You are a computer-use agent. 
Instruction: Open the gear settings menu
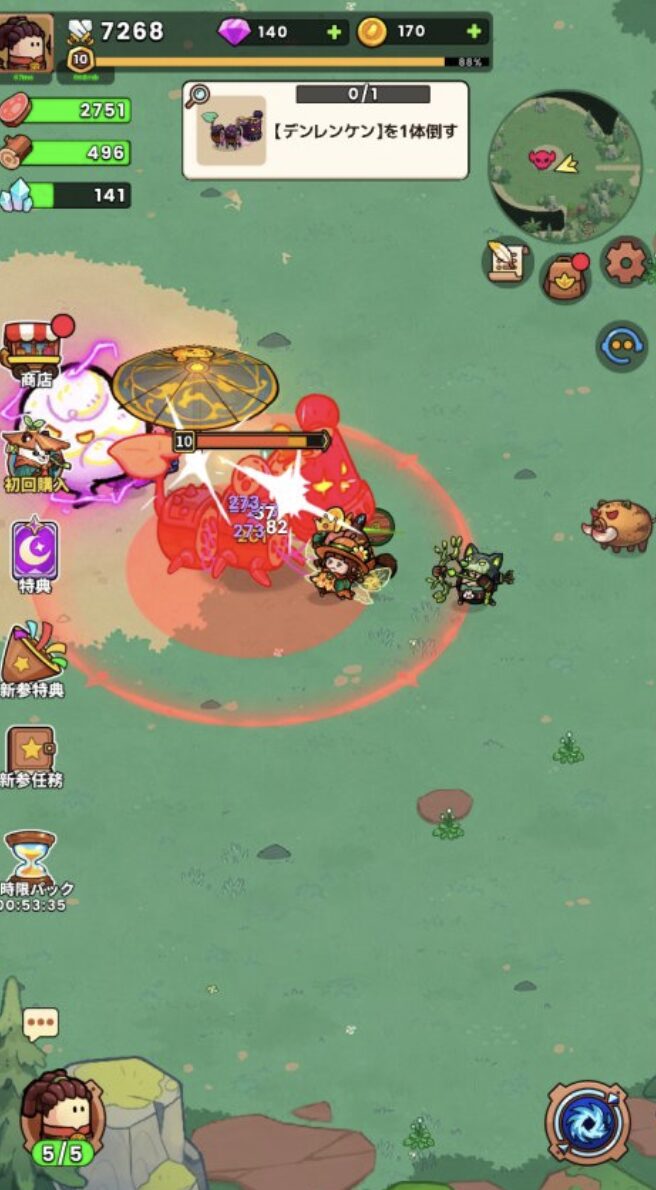(626, 262)
